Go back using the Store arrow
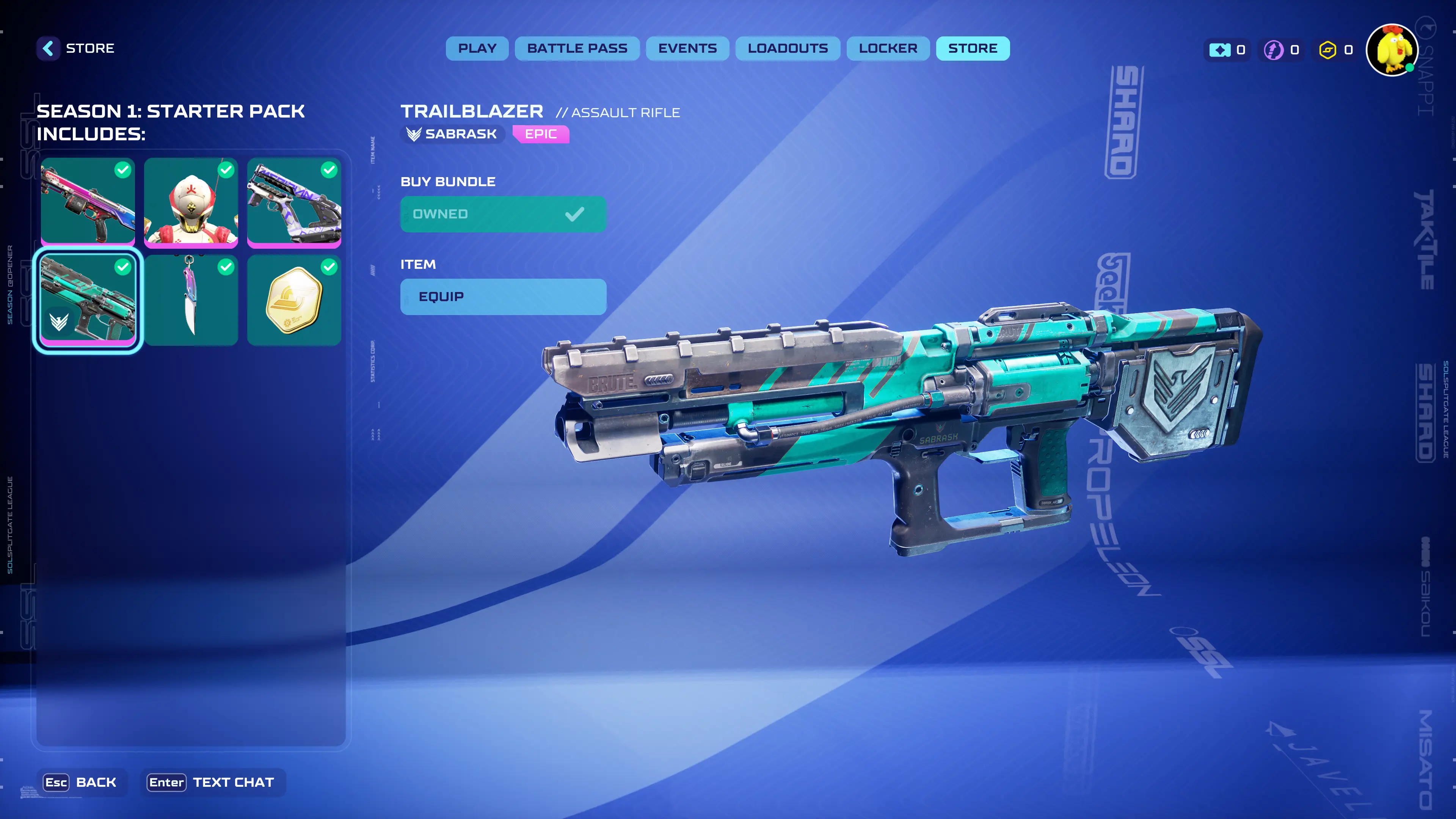Viewport: 1456px width, 819px height. 49,49
